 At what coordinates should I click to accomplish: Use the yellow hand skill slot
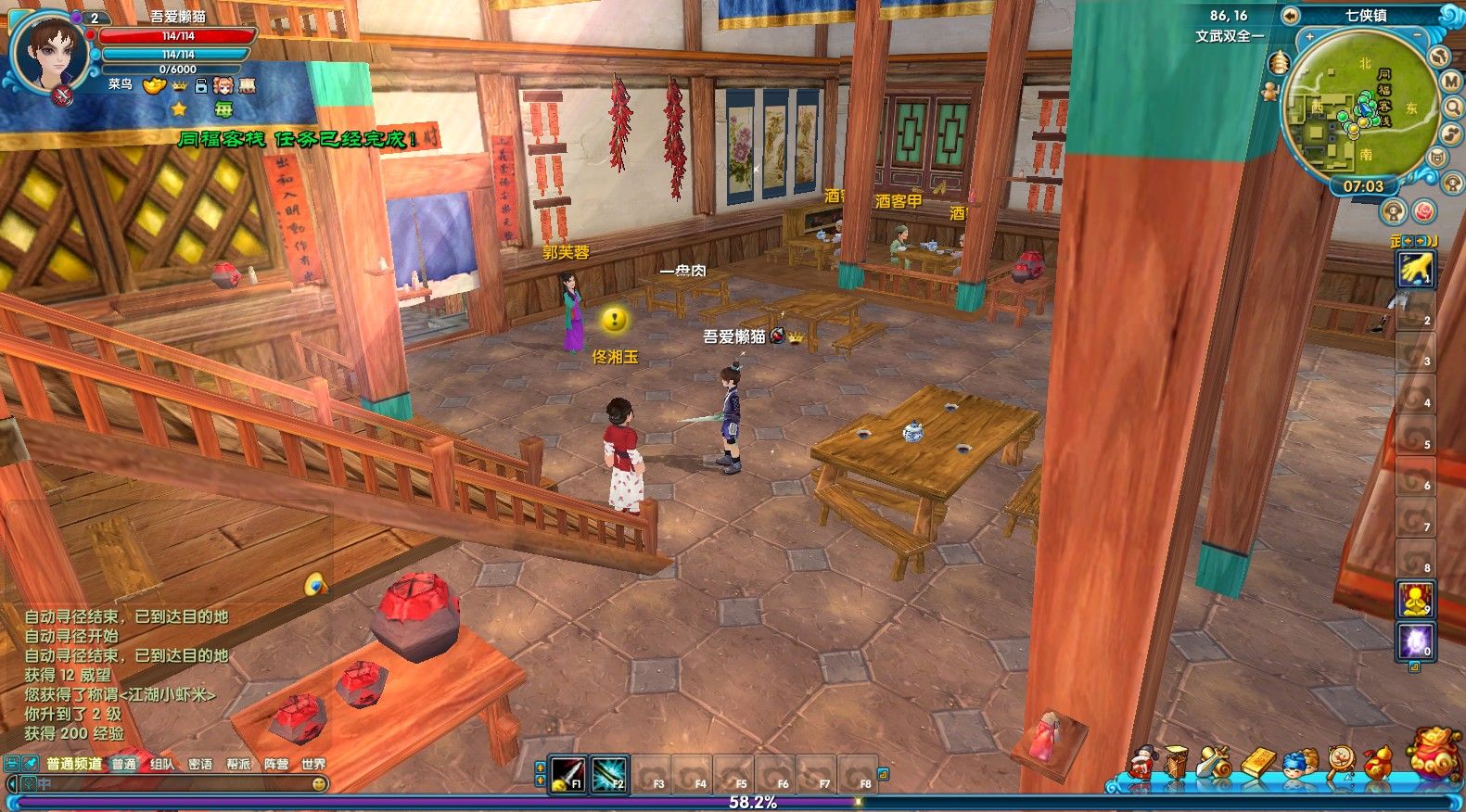tap(1415, 269)
